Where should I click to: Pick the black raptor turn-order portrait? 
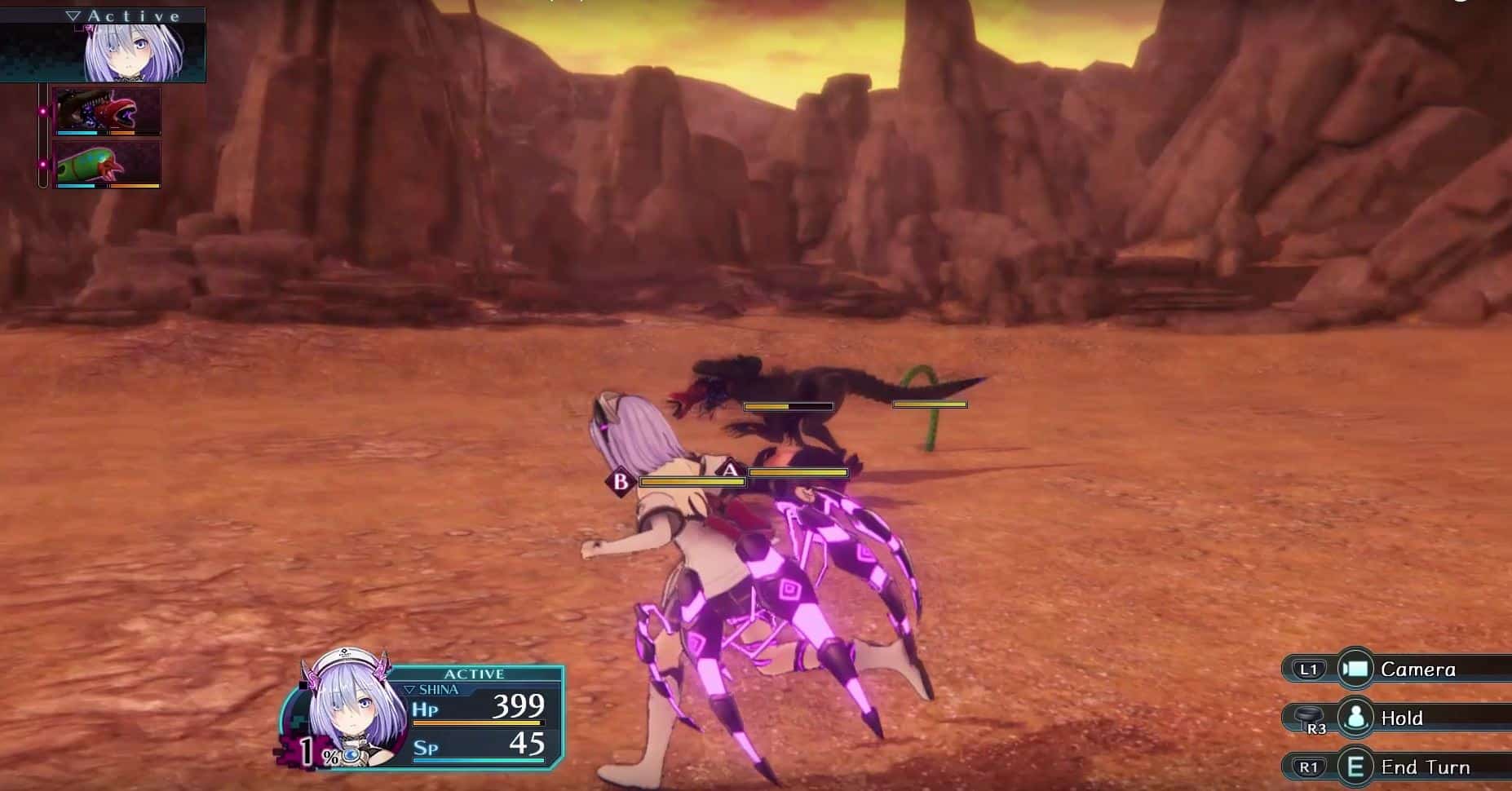click(x=106, y=112)
